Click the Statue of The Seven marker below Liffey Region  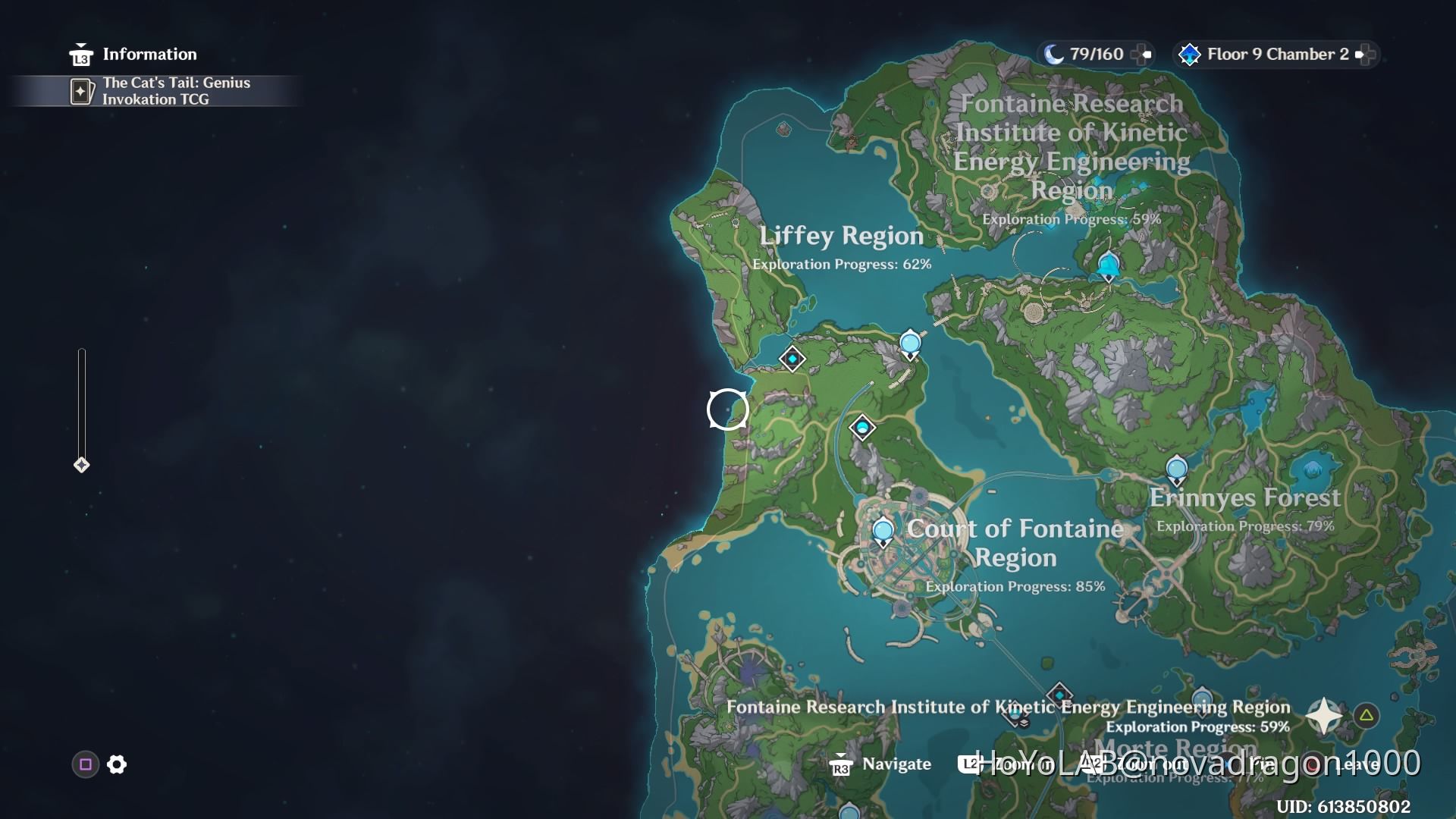pos(862,427)
